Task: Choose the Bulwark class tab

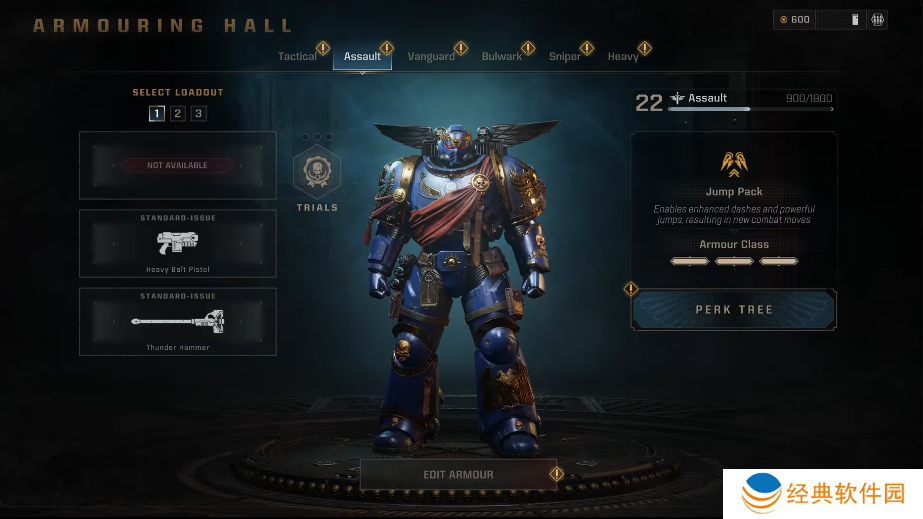Action: 501,57
